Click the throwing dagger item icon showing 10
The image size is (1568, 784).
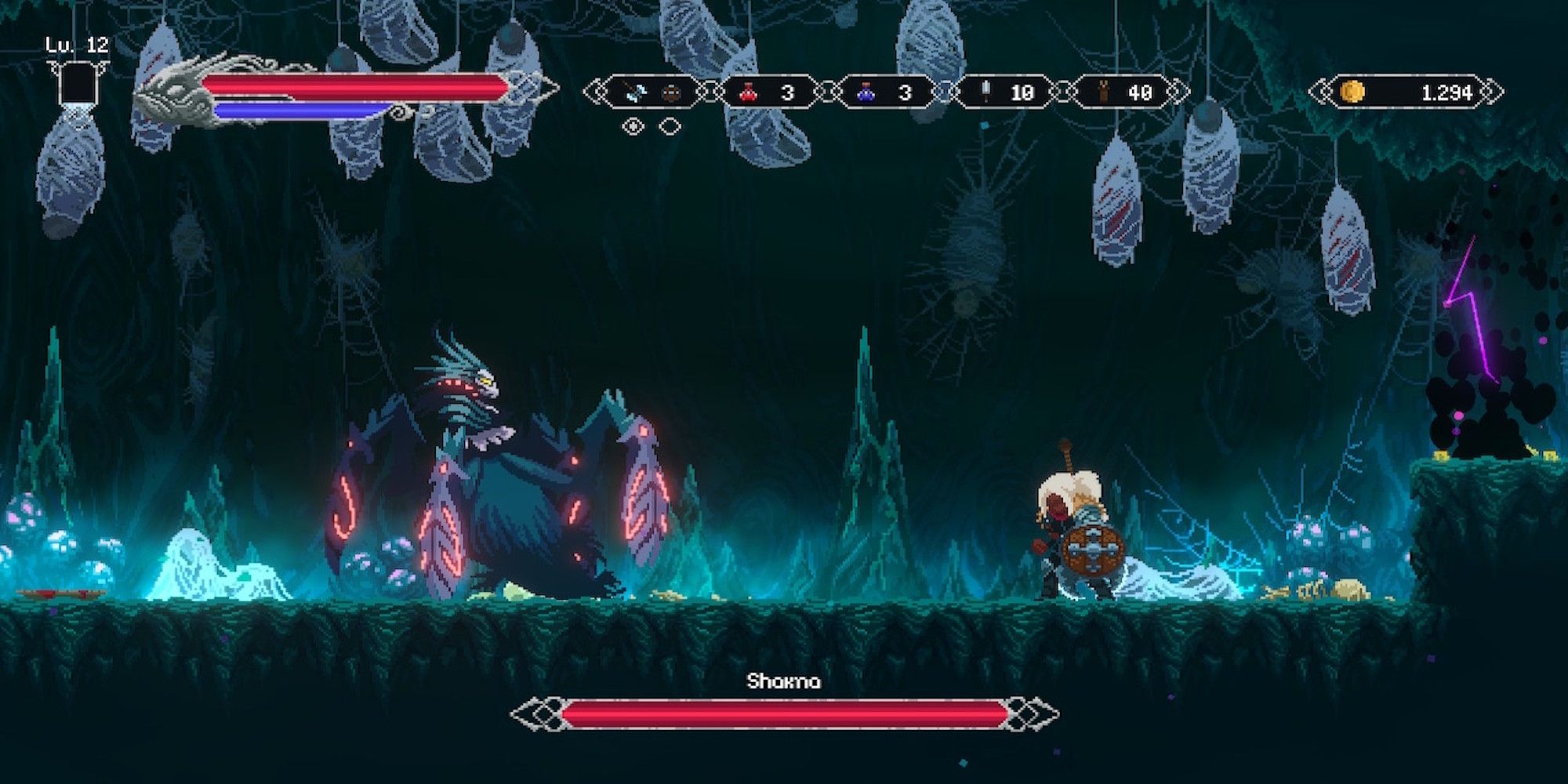pos(985,92)
